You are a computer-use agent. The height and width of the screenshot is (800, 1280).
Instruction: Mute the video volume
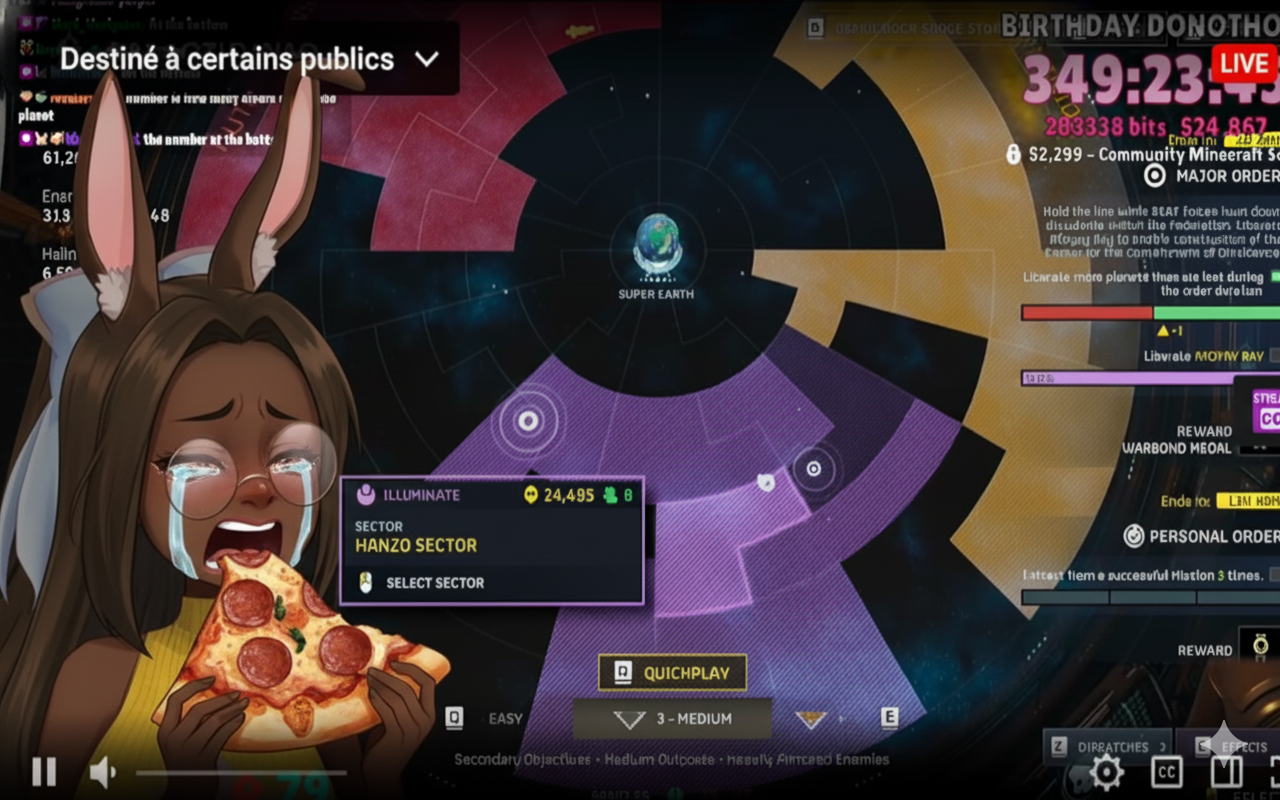[x=102, y=771]
